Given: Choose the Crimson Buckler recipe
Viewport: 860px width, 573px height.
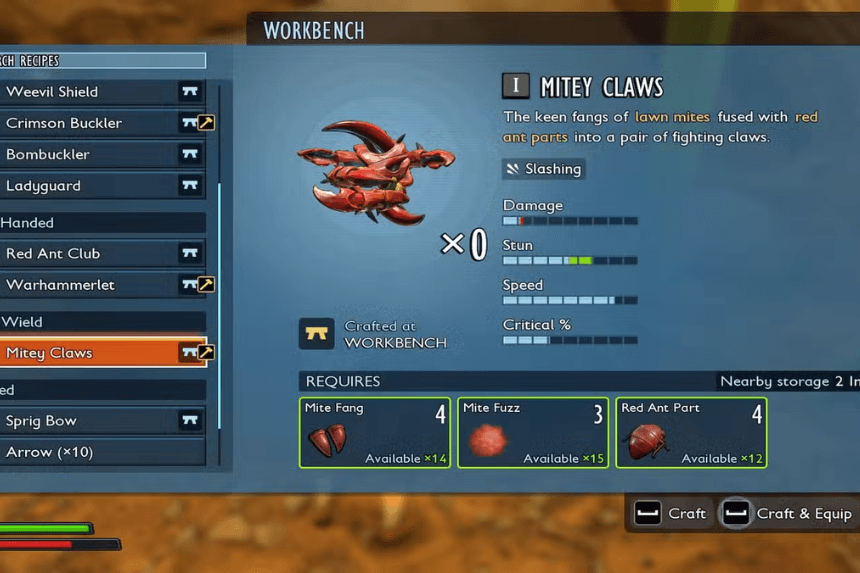Looking at the screenshot, I should (100, 123).
